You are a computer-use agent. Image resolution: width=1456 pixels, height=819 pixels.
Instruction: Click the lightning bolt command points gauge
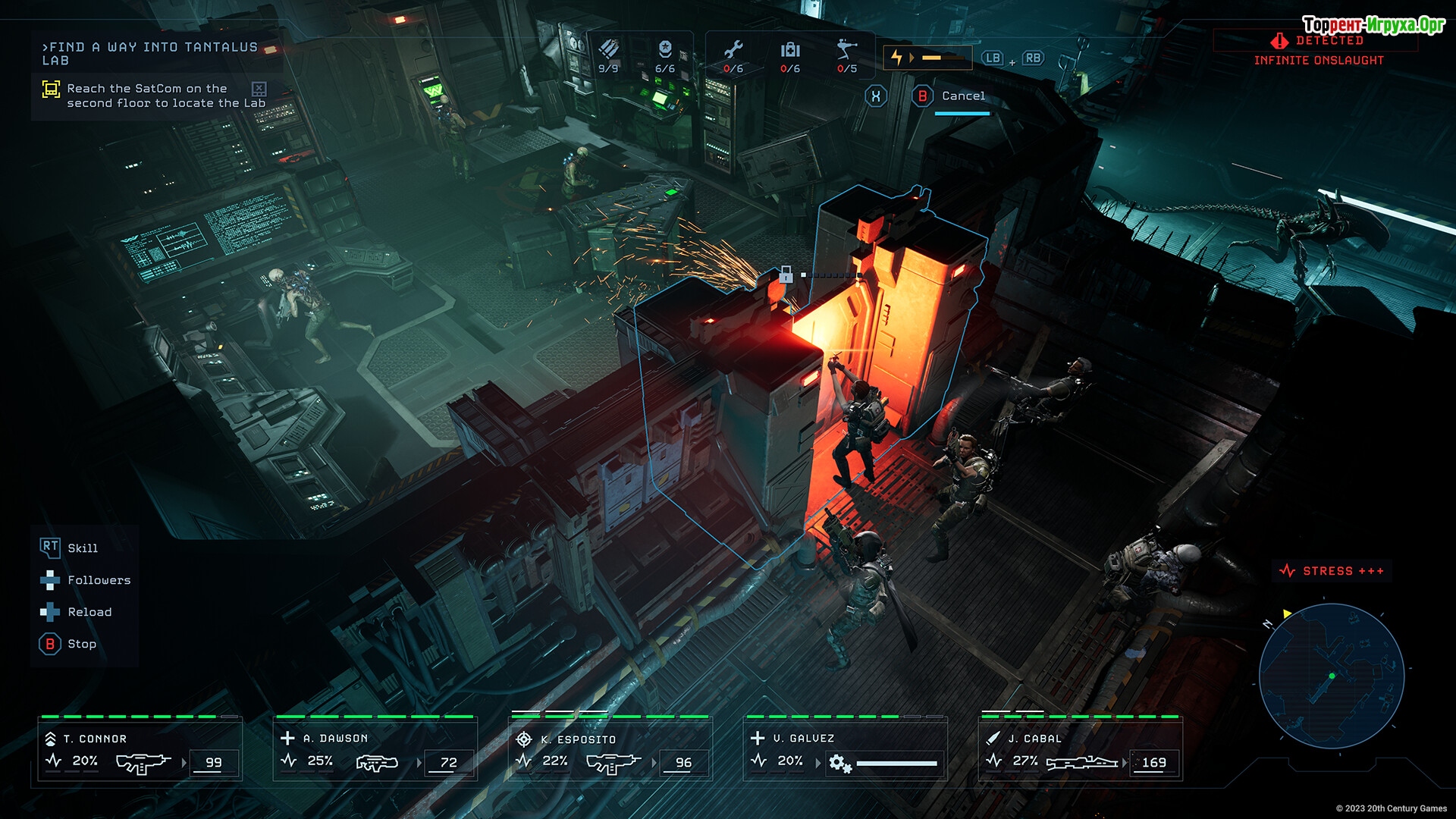(x=927, y=58)
